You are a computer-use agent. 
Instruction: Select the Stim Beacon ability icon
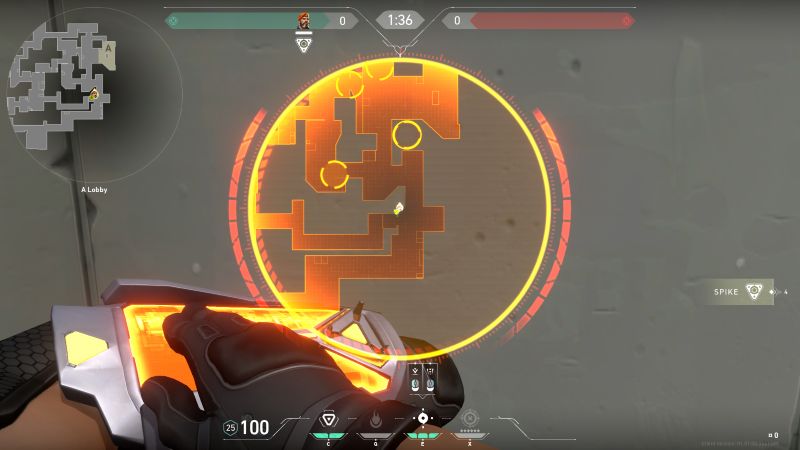328,419
